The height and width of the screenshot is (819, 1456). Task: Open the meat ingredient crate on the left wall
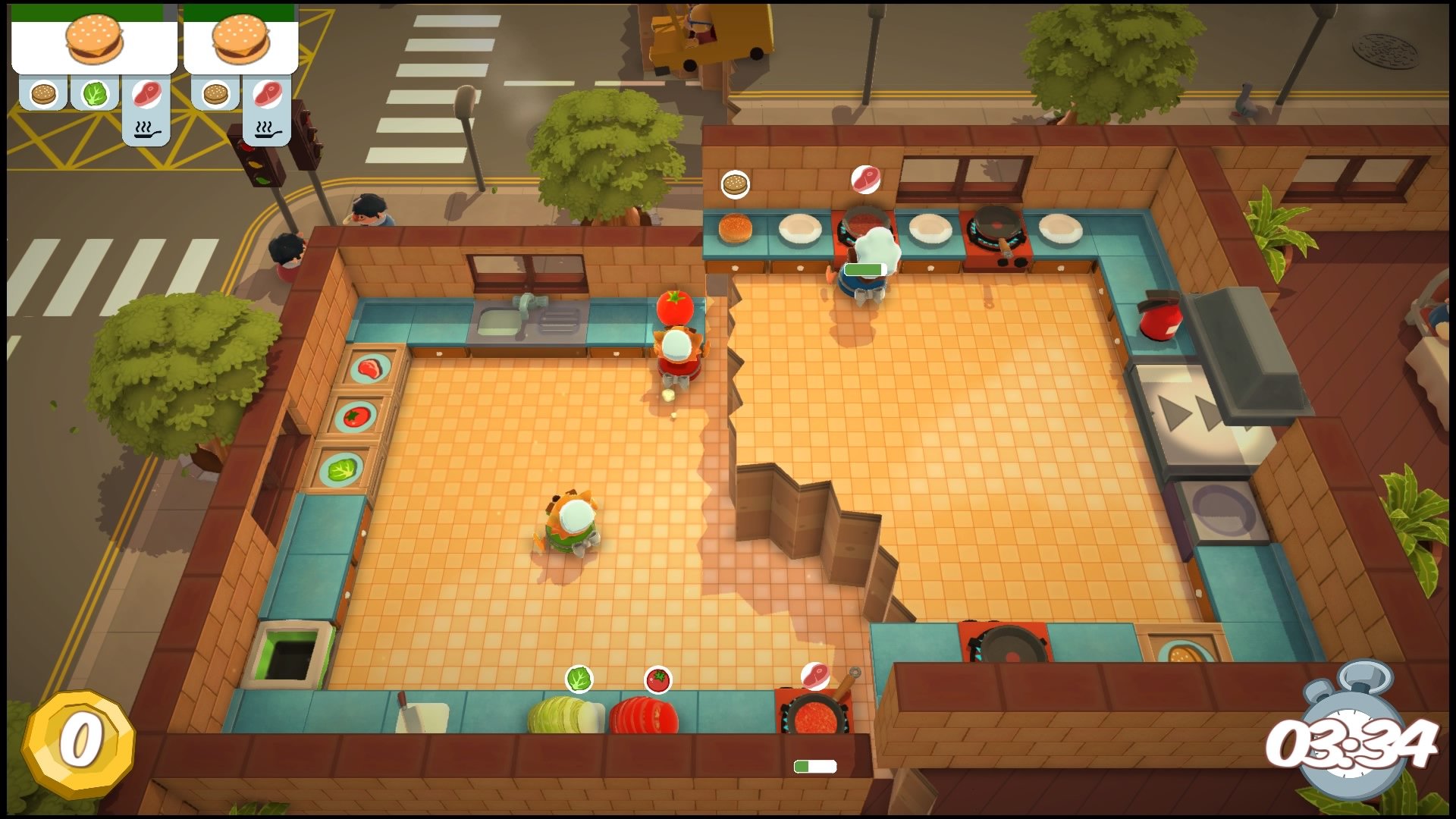pos(369,369)
